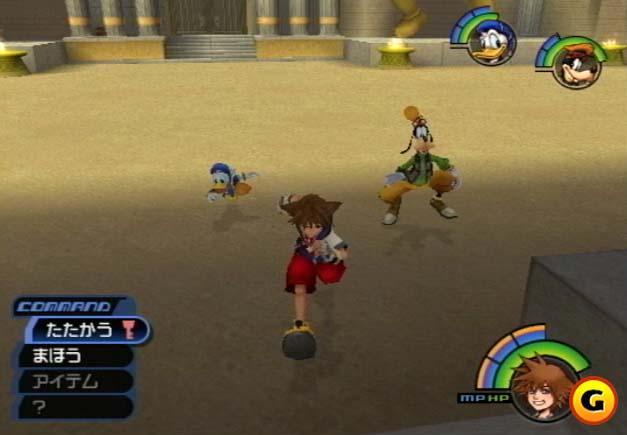627x435 pixels.
Task: Click Sora's portrait on the HUD
Action: (x=538, y=385)
